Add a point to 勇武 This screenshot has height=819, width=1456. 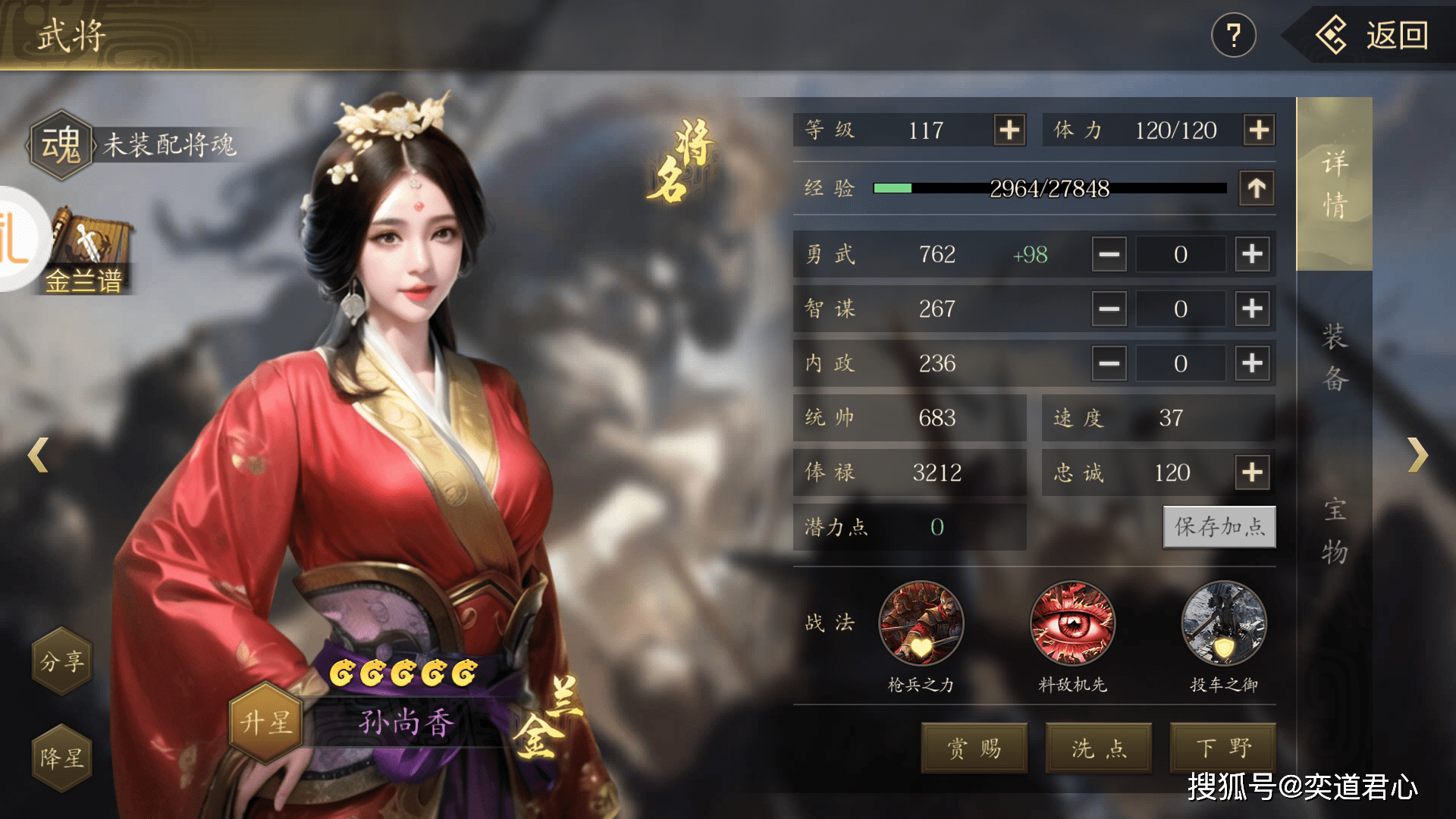pyautogui.click(x=1252, y=254)
